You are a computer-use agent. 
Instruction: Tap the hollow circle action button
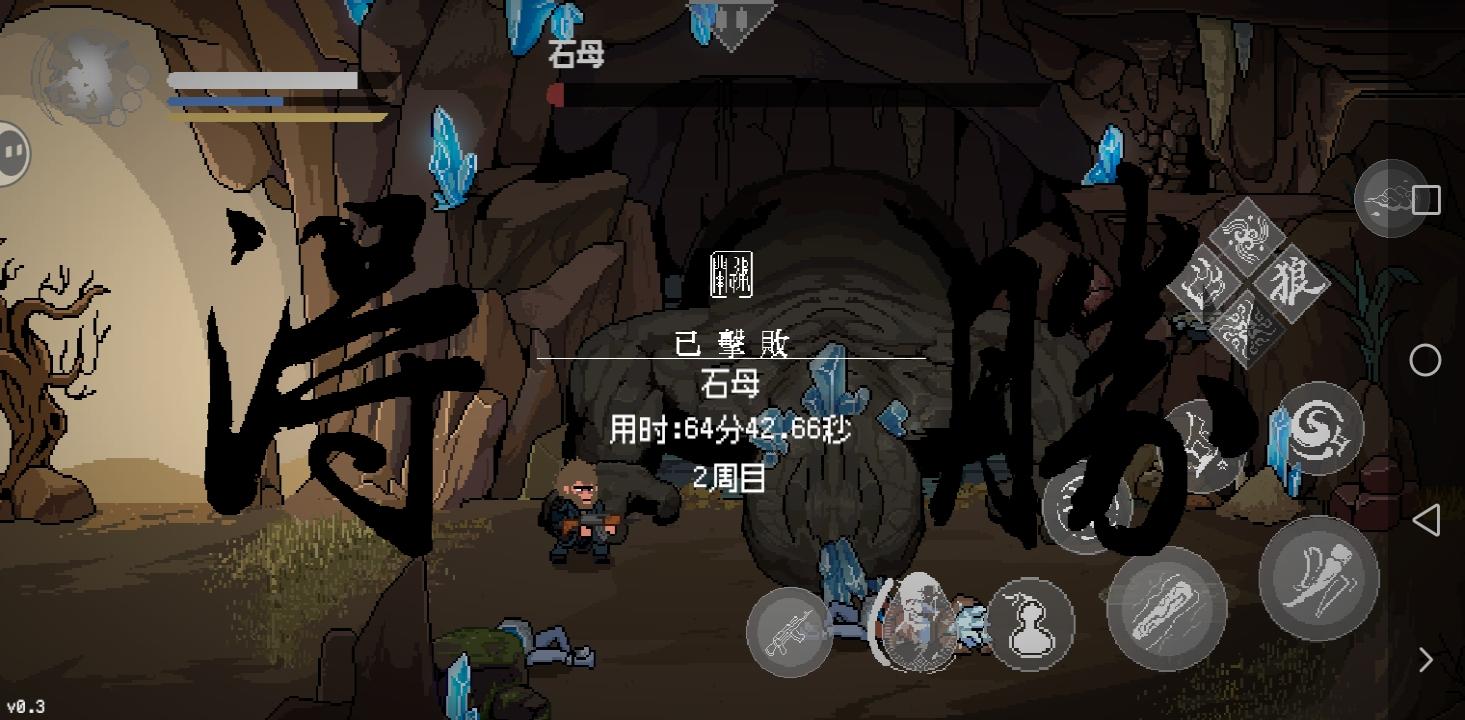[1425, 360]
